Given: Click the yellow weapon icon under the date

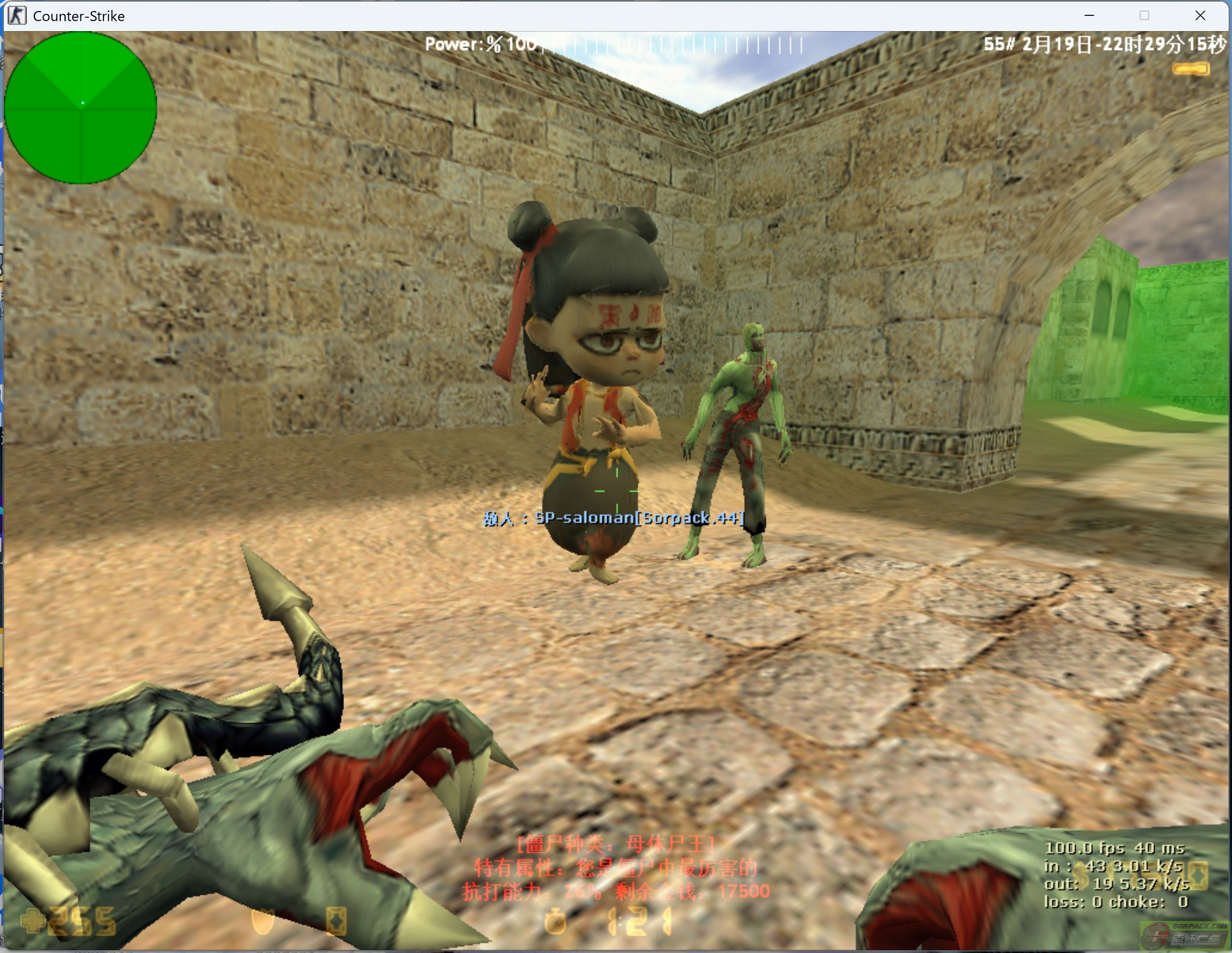Looking at the screenshot, I should [x=1190, y=69].
